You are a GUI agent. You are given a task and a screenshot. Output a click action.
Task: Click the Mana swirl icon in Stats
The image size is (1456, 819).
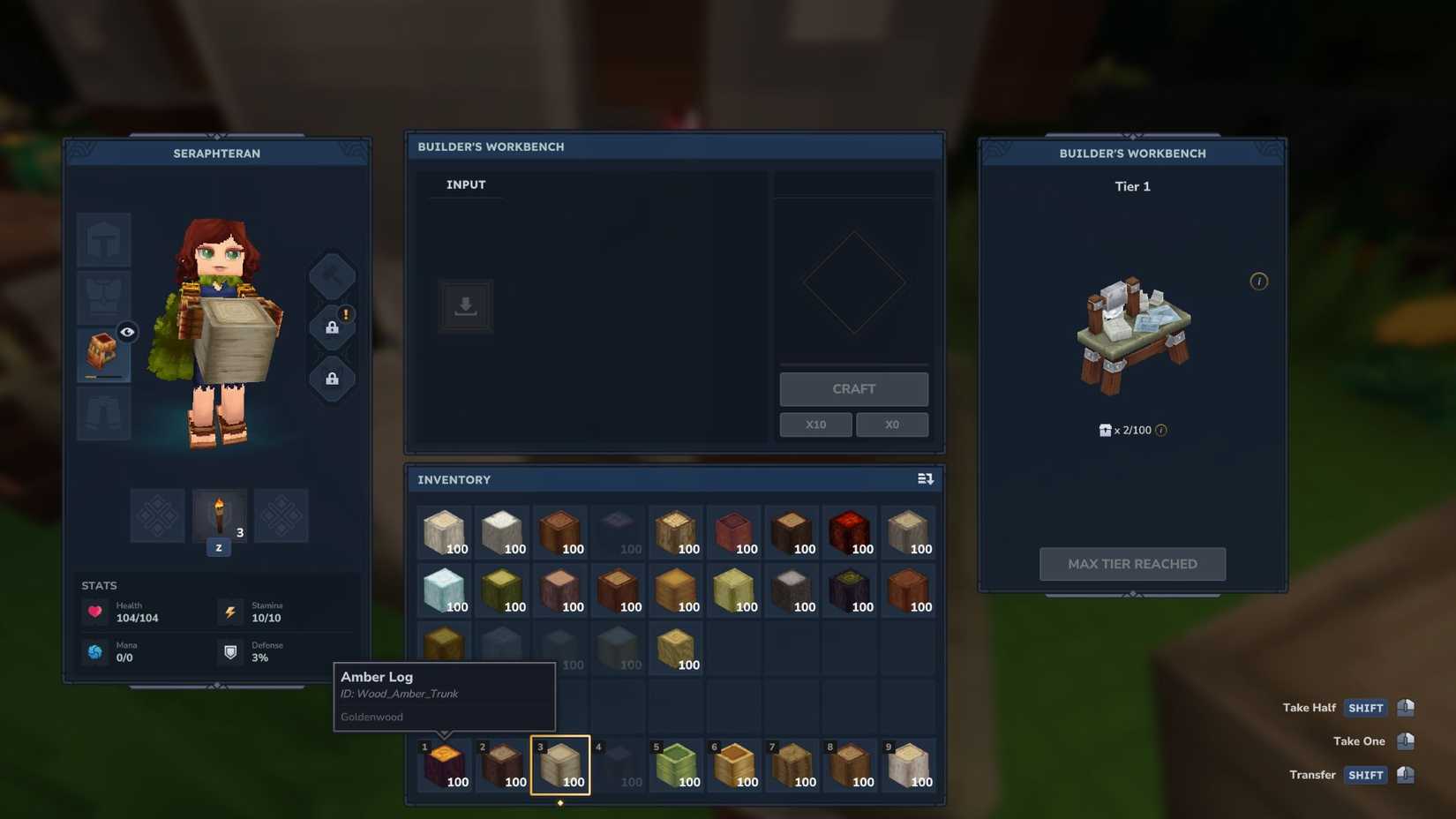pyautogui.click(x=95, y=651)
